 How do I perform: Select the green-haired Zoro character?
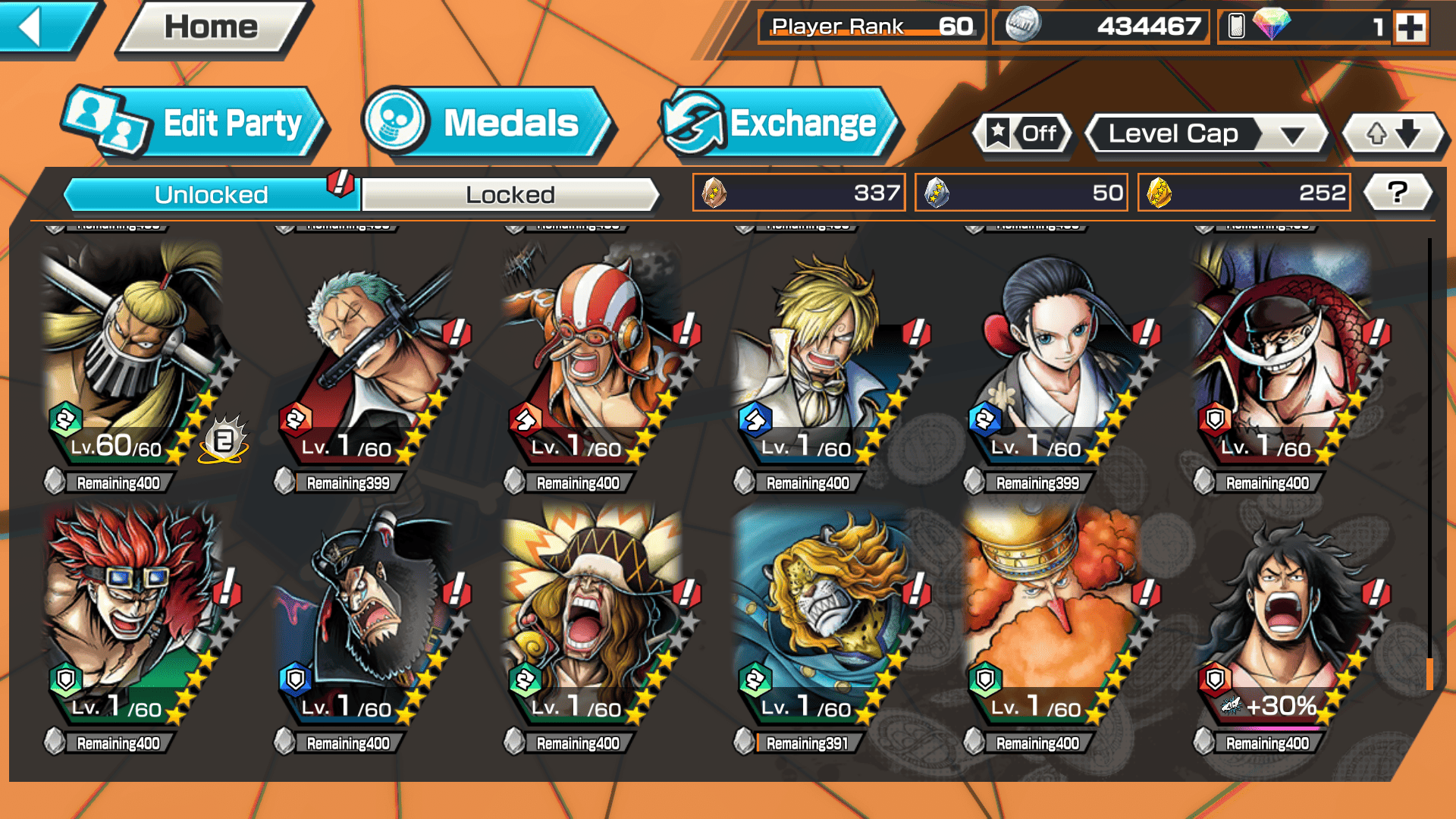(364, 356)
